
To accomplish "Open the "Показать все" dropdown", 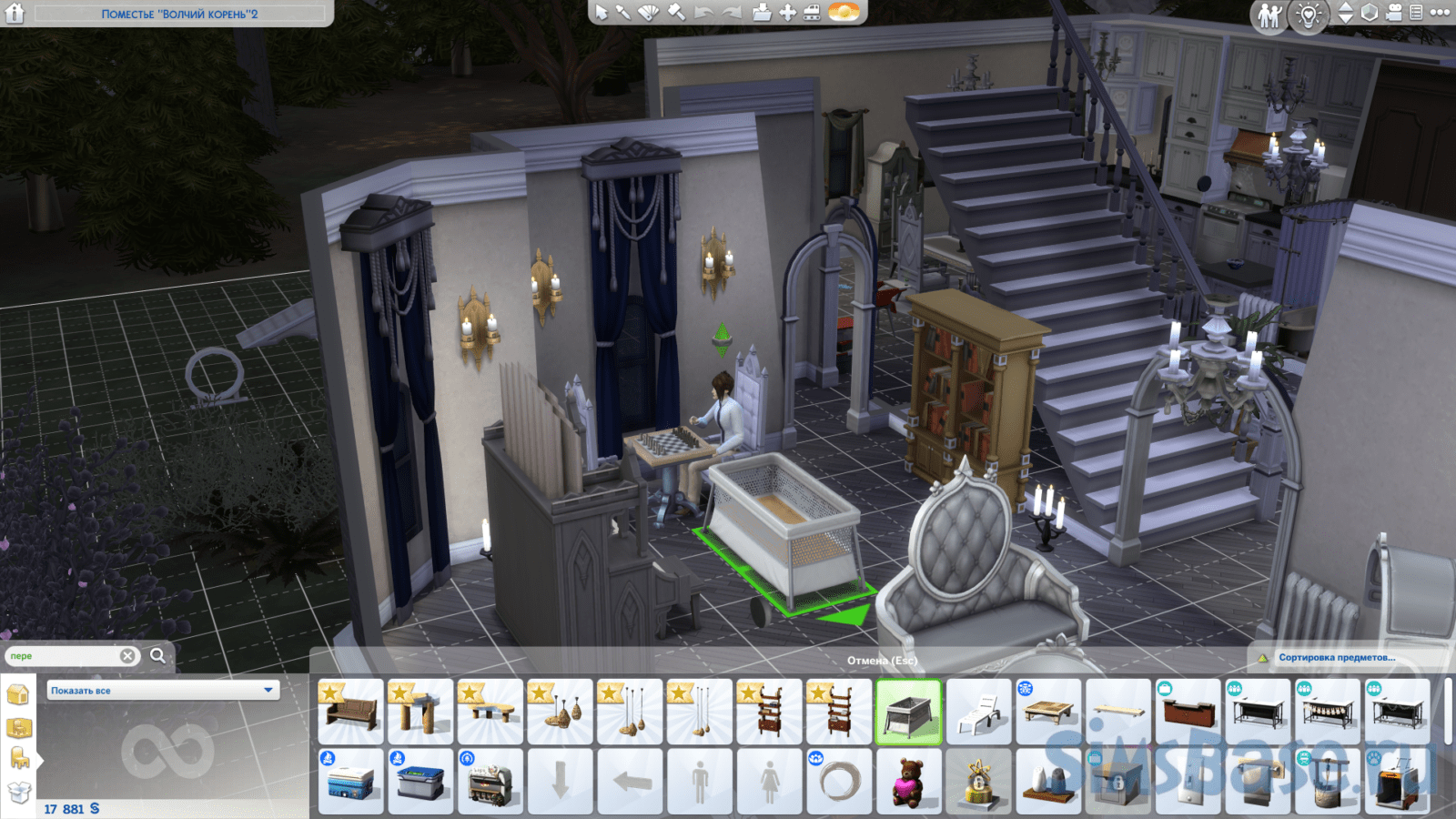I will tap(163, 691).
